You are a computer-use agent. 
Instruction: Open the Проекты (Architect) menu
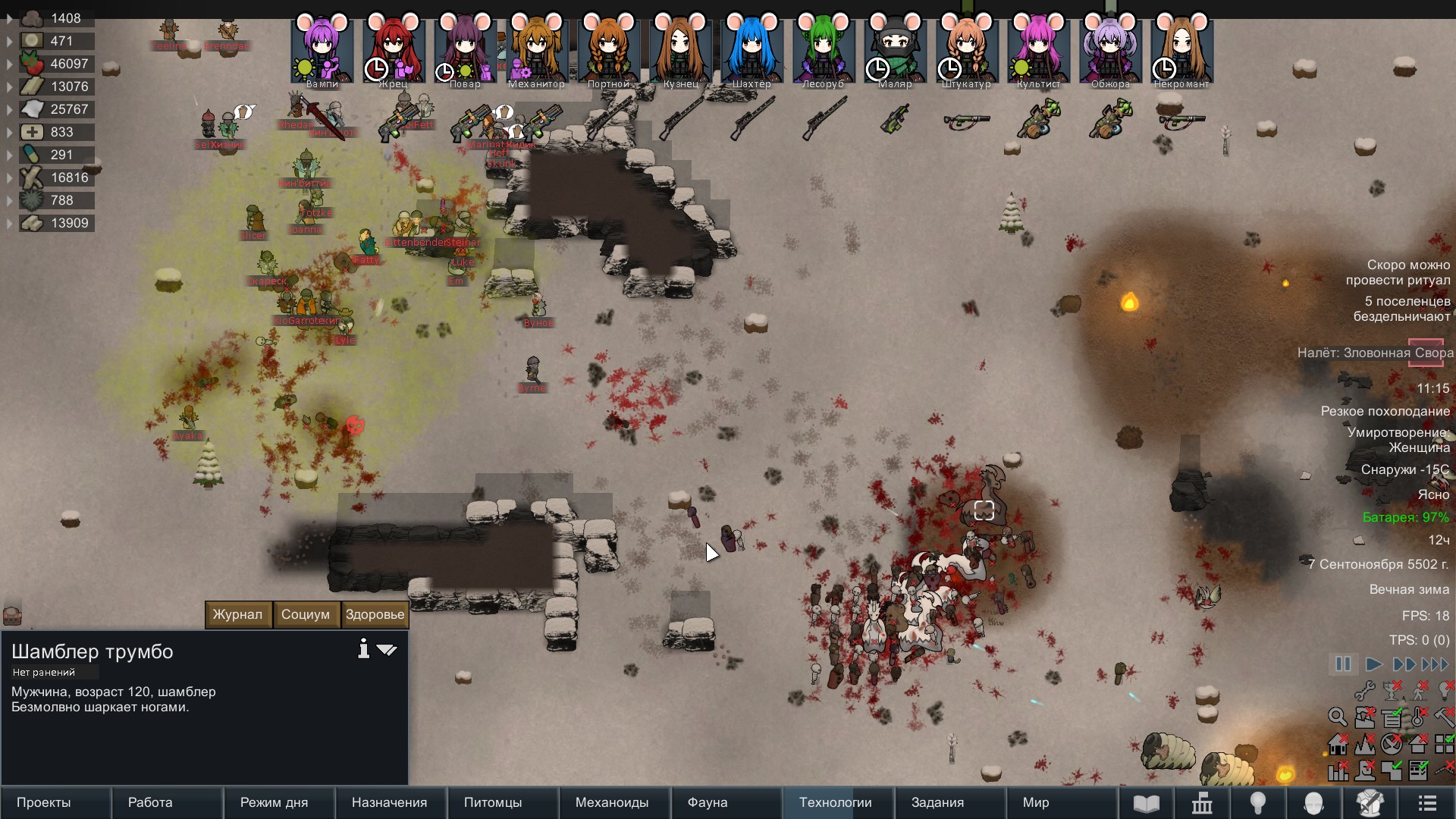[44, 802]
